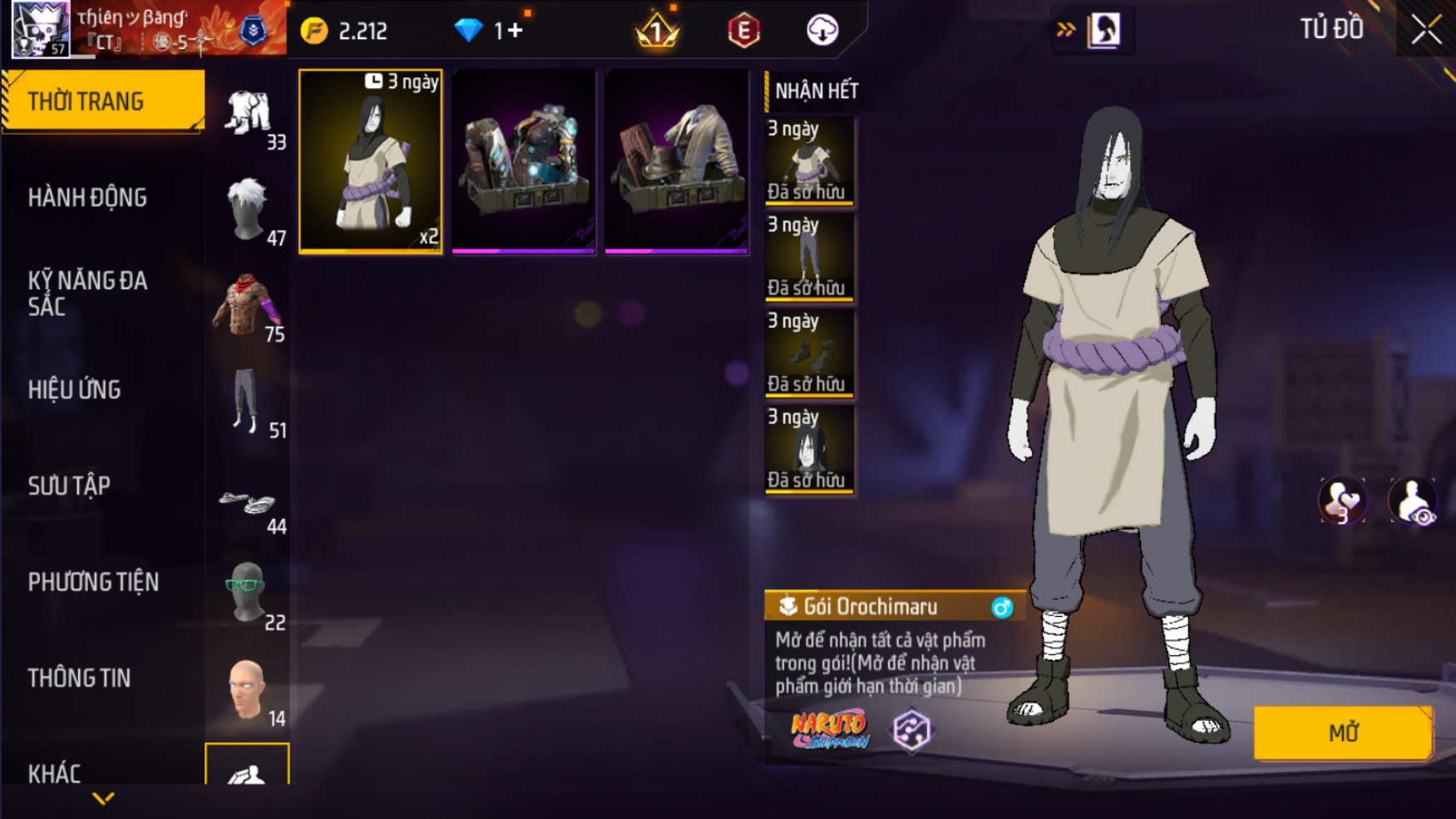Open the SƯU TẬP category

[69, 486]
